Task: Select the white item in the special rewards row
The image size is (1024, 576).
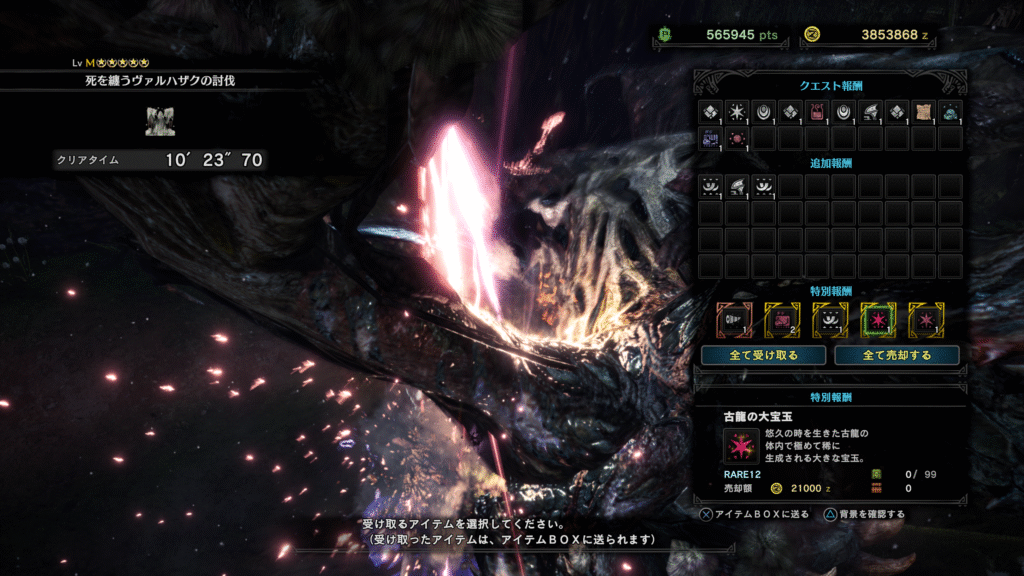Action: click(x=829, y=319)
